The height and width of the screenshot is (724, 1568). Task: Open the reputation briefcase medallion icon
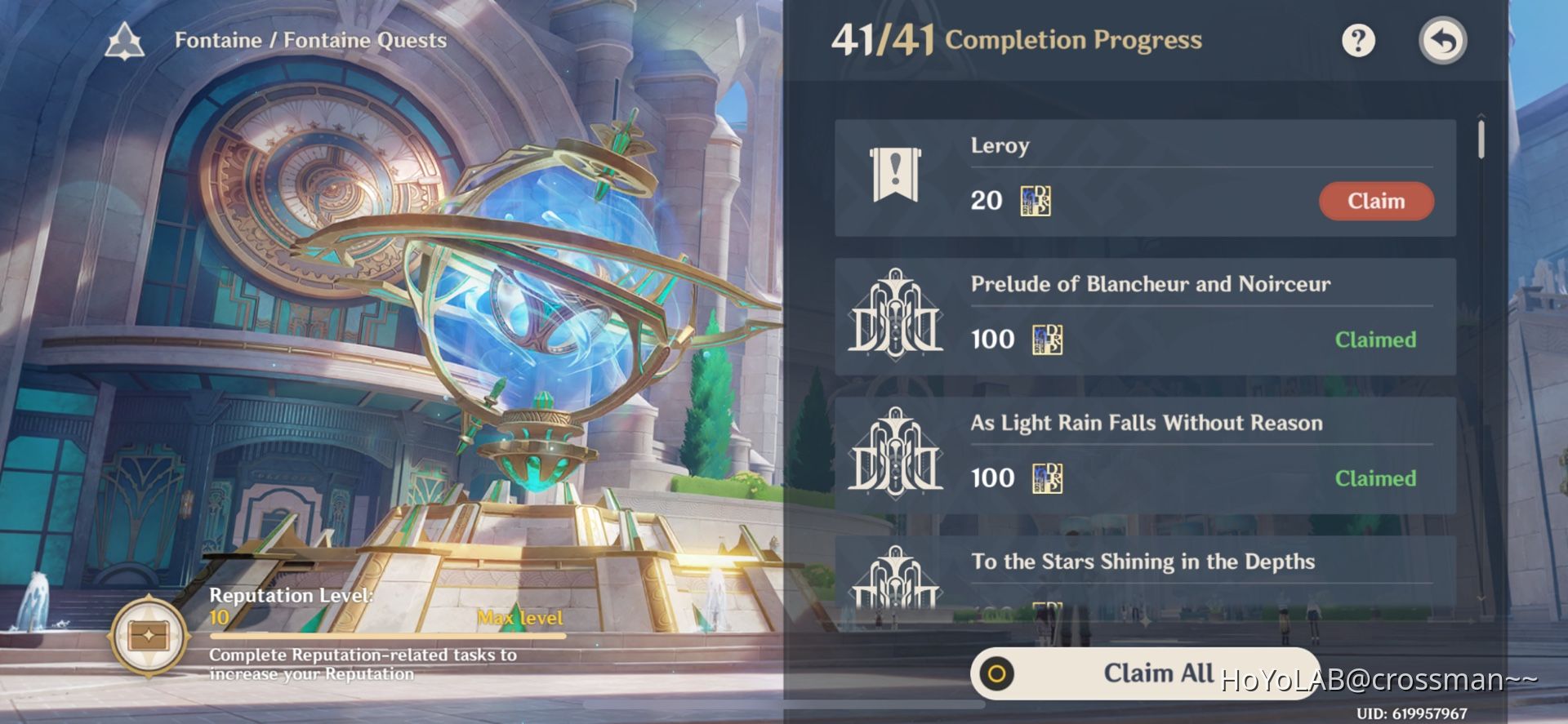(147, 634)
